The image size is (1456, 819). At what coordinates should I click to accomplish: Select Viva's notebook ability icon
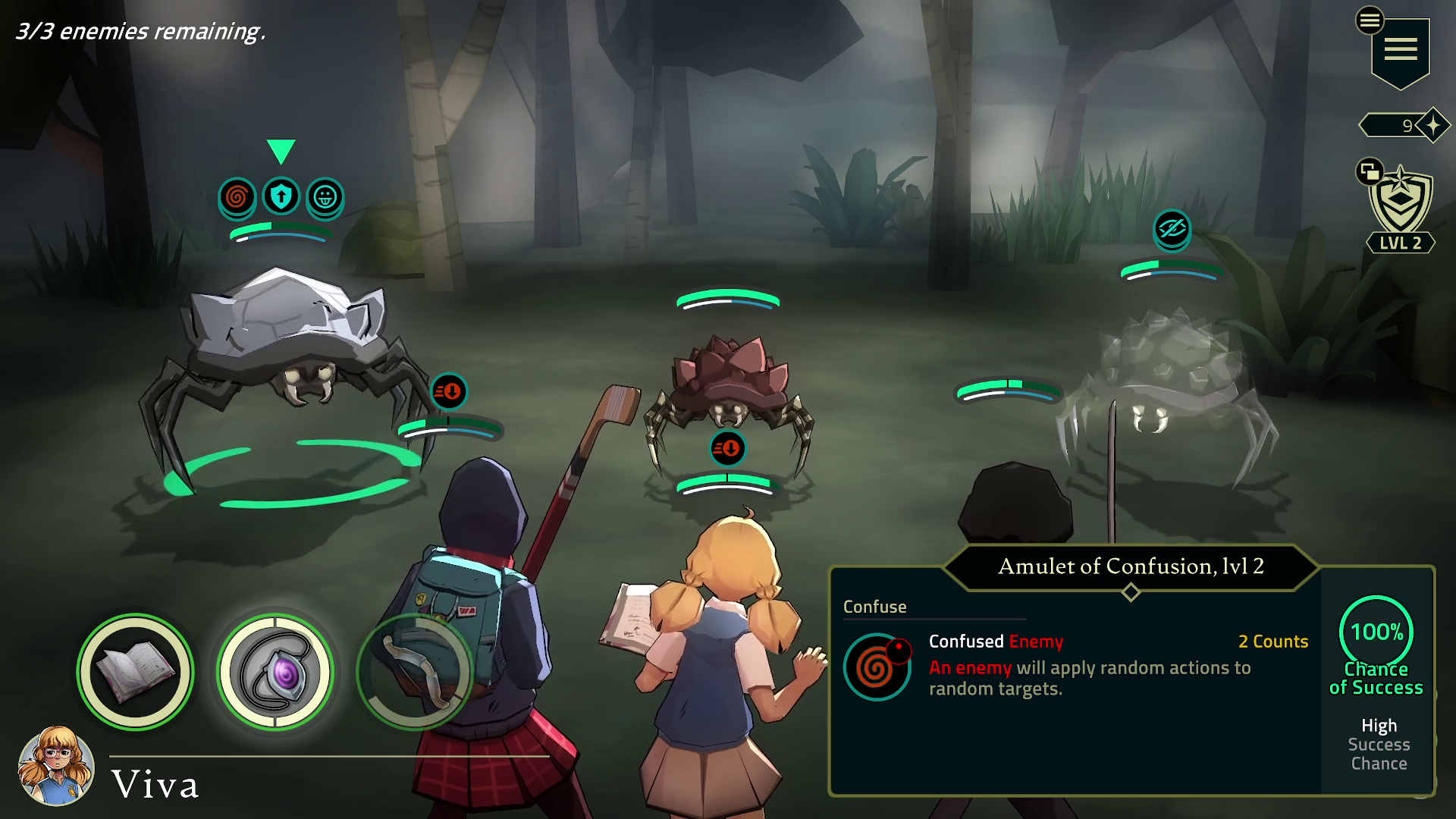tap(133, 670)
